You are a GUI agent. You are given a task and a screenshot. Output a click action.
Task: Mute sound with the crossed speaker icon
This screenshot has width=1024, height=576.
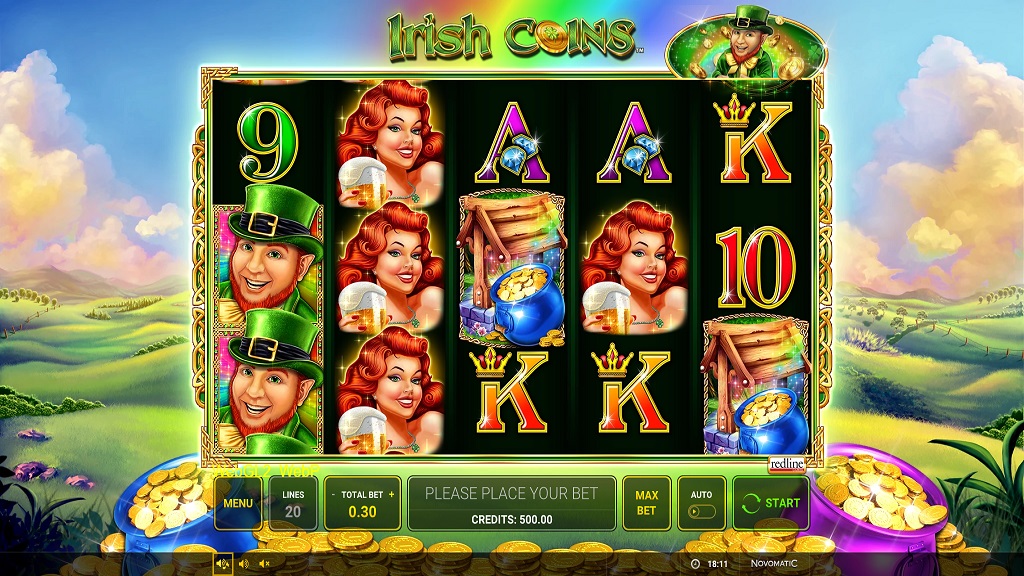coord(265,564)
